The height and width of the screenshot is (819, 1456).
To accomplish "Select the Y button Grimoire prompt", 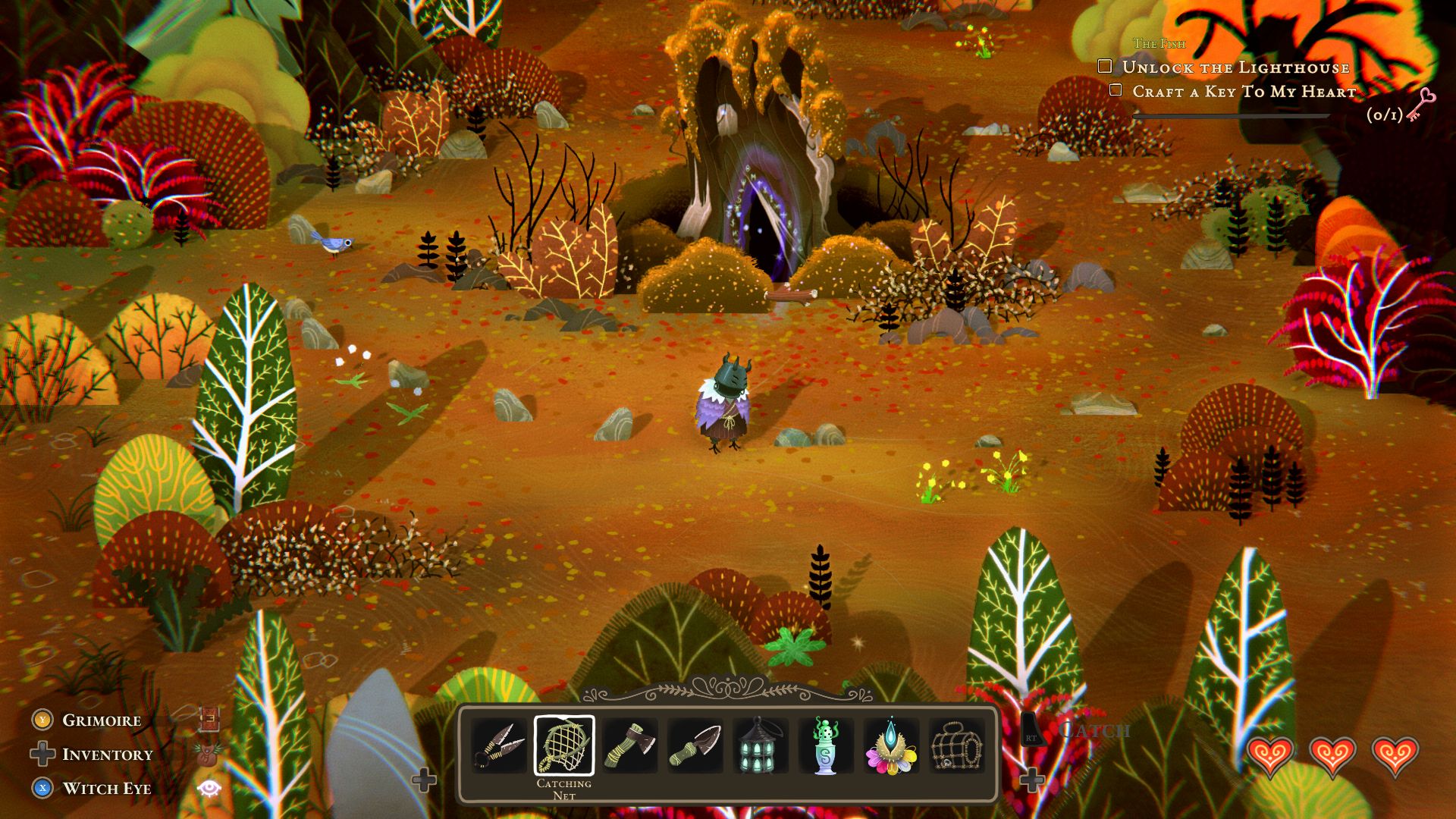I will [42, 719].
